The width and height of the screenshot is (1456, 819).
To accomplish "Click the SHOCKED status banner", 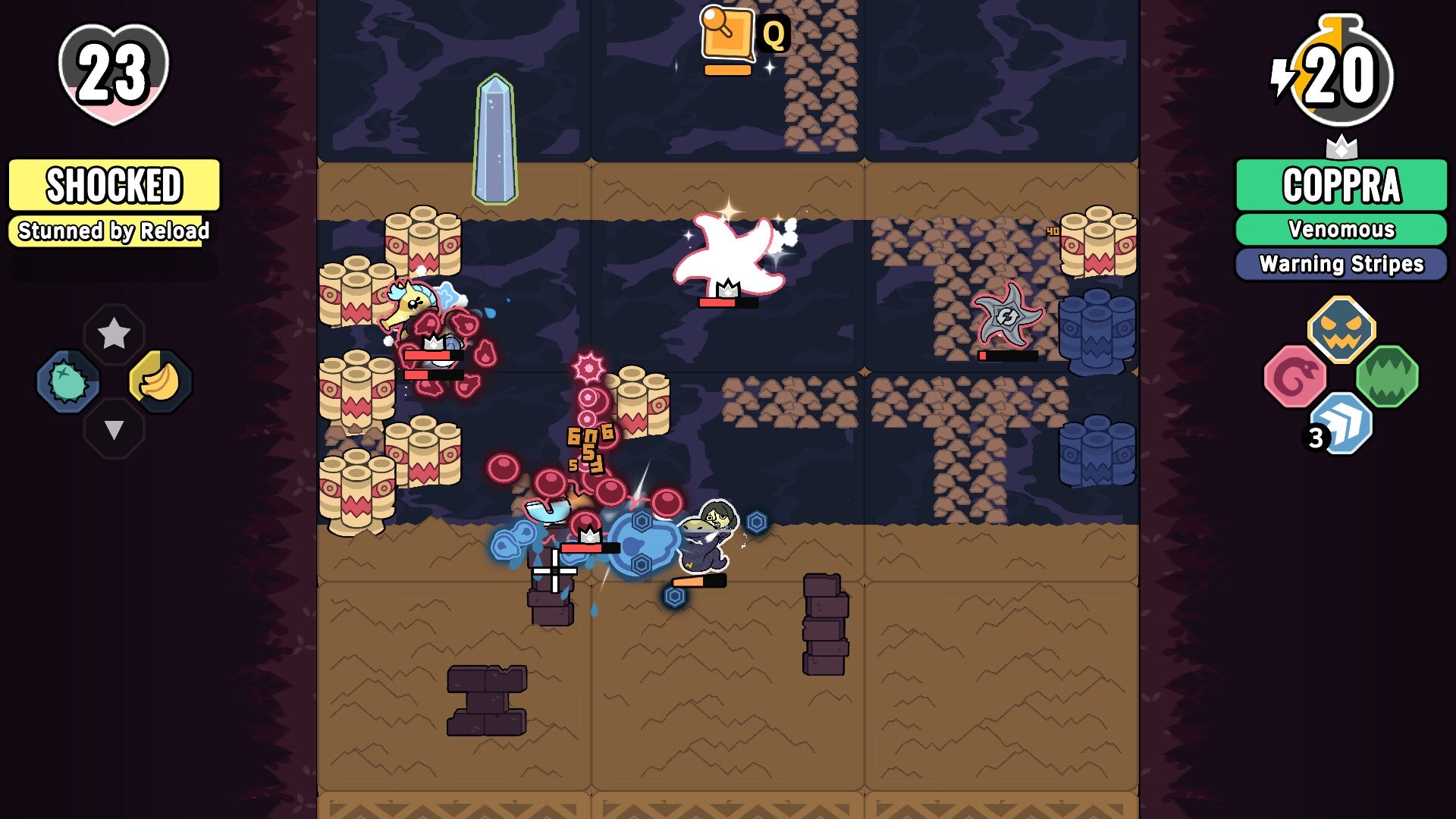I will click(x=114, y=184).
